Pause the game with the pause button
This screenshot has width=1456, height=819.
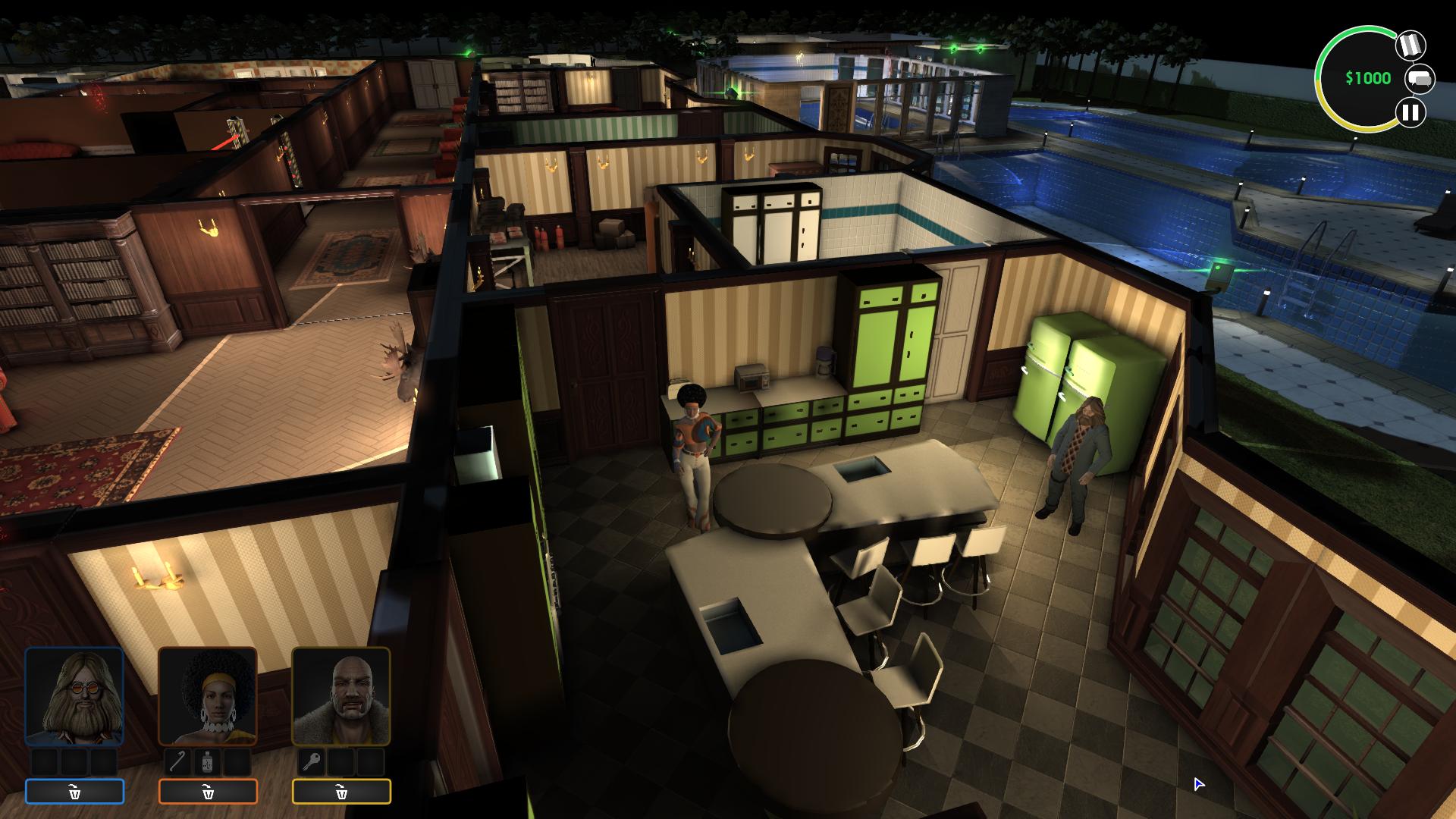(x=1410, y=113)
